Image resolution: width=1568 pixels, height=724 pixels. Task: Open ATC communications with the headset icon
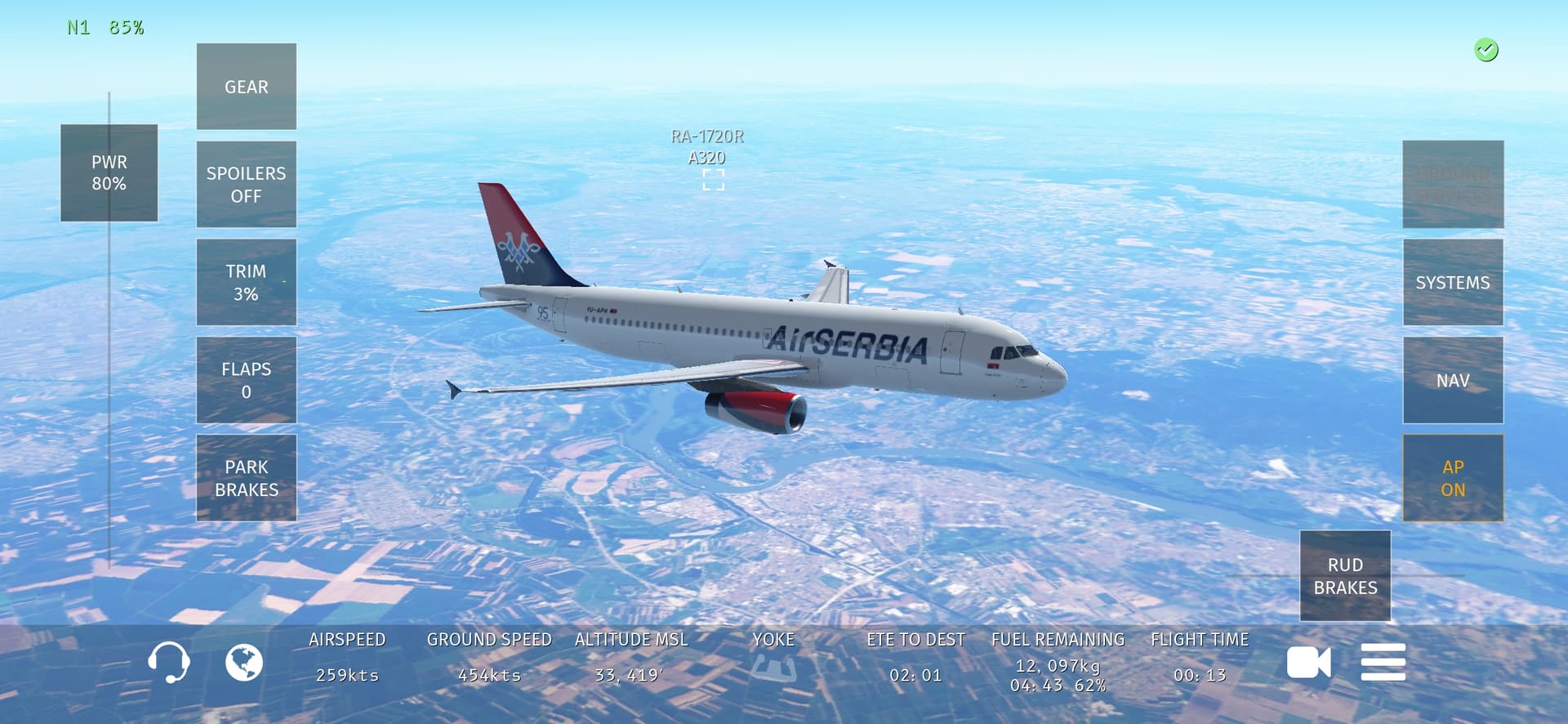tap(169, 662)
